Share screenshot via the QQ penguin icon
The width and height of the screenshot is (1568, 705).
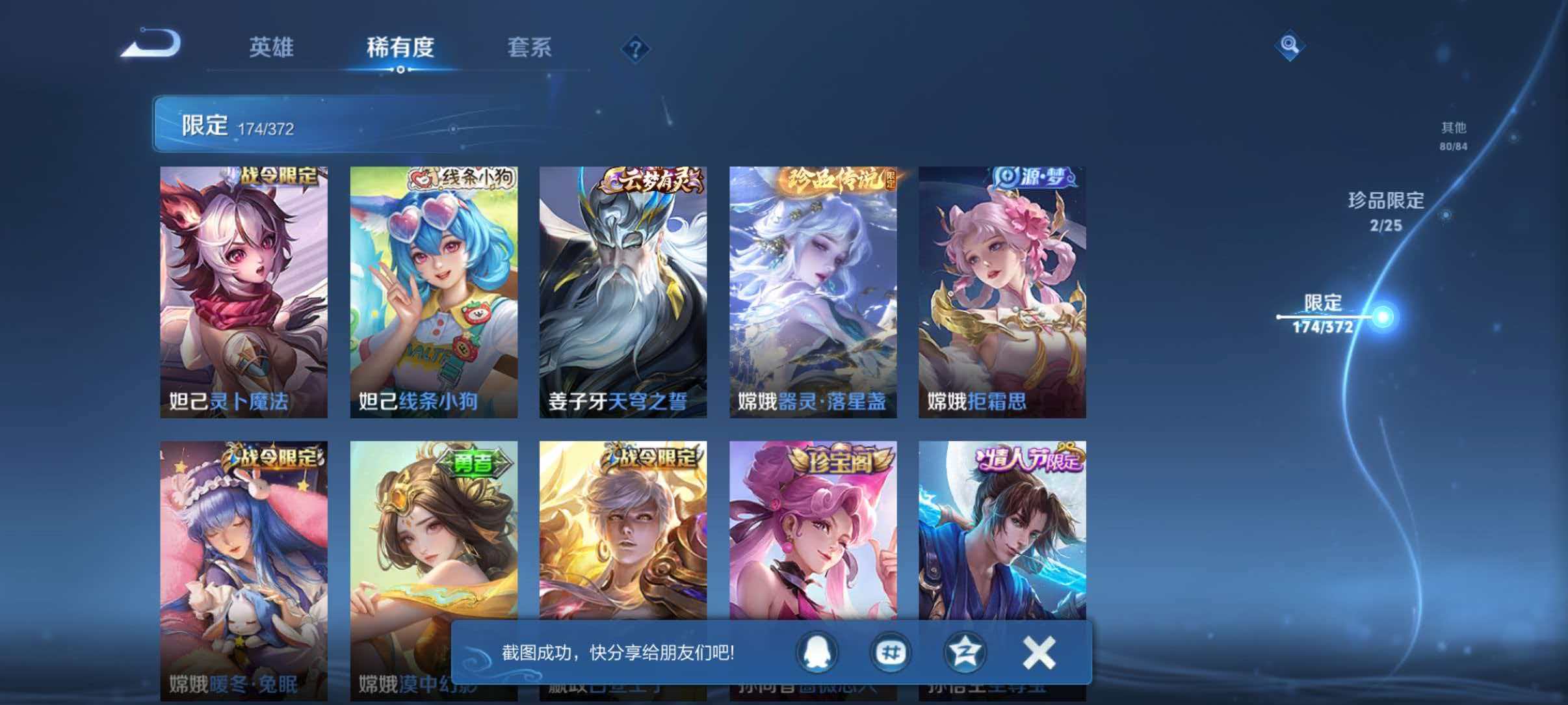(x=818, y=653)
